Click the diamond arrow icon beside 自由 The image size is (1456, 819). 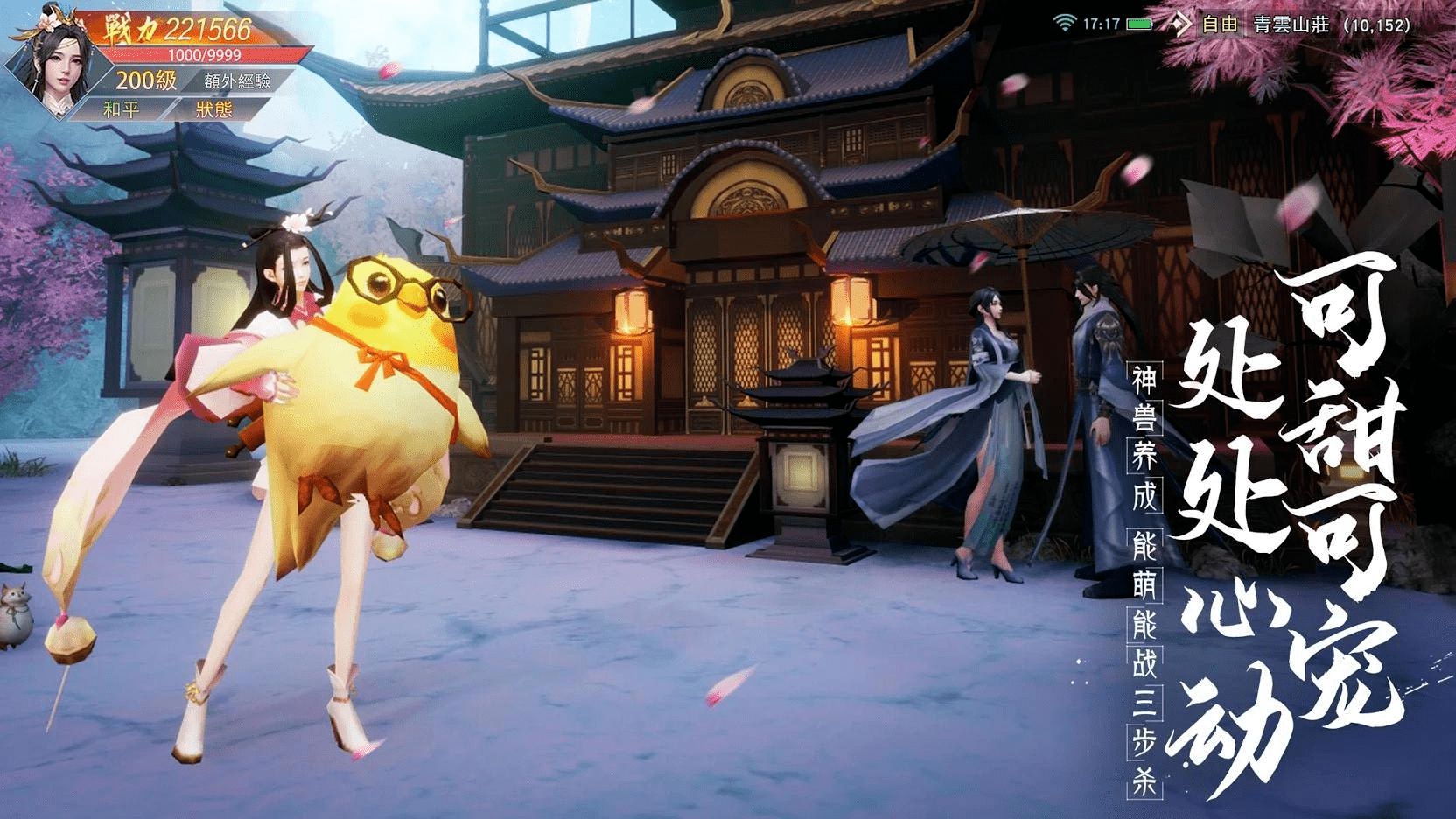tap(1180, 24)
